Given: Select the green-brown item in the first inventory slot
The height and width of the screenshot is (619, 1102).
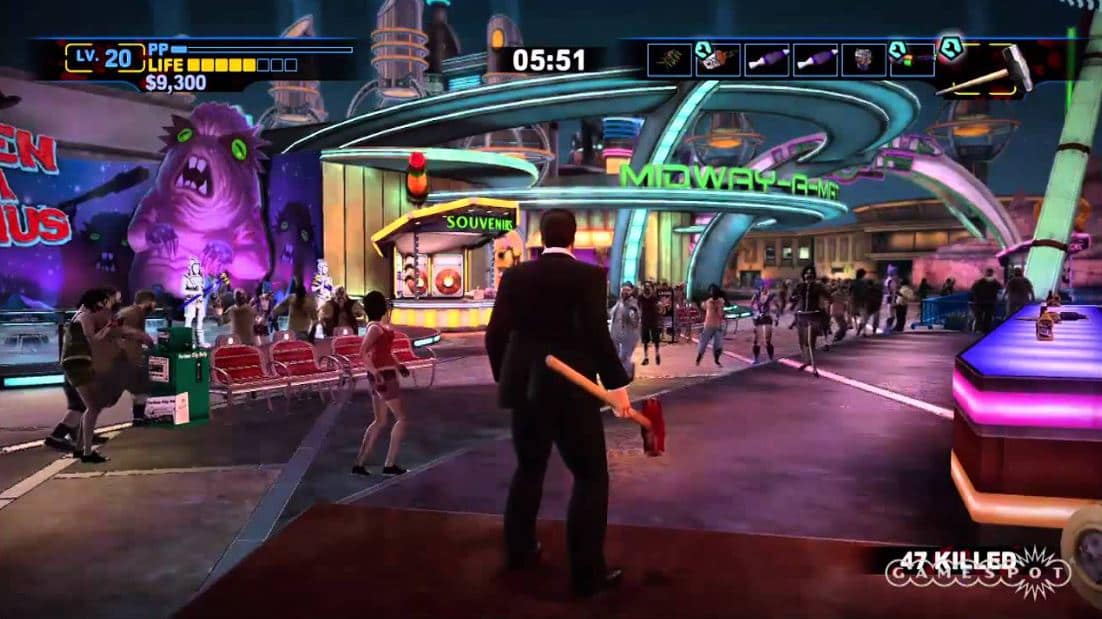Looking at the screenshot, I should (x=669, y=60).
